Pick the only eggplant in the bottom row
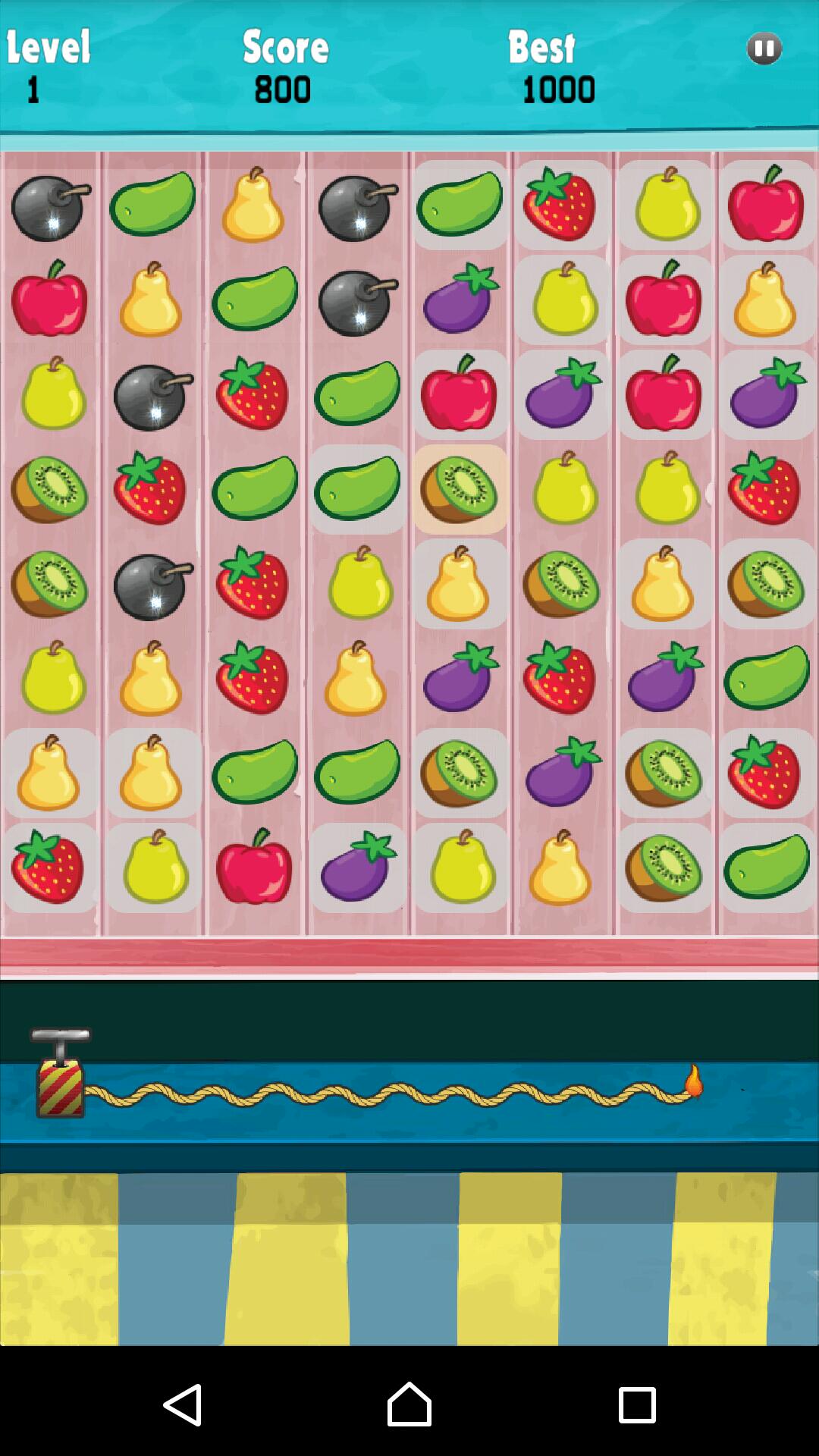This screenshot has height=1456, width=819. (357, 867)
